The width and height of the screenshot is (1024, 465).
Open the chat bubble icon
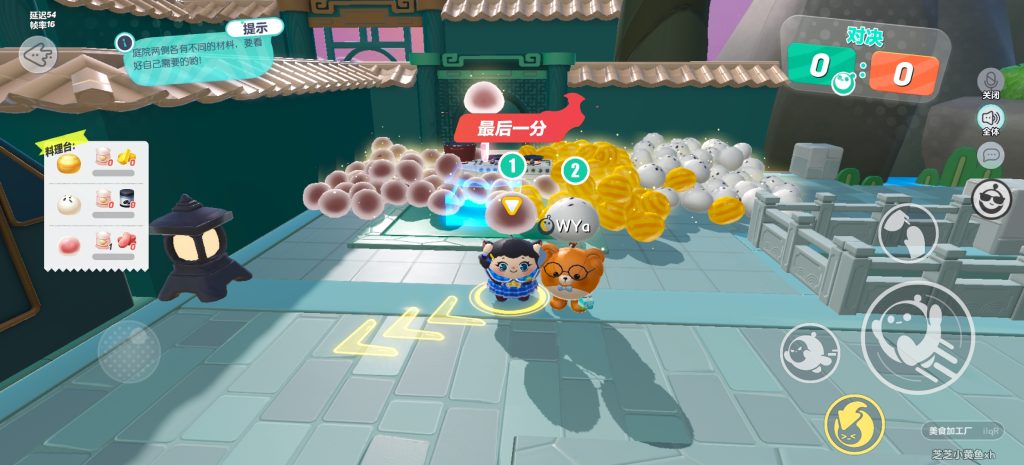(x=990, y=154)
